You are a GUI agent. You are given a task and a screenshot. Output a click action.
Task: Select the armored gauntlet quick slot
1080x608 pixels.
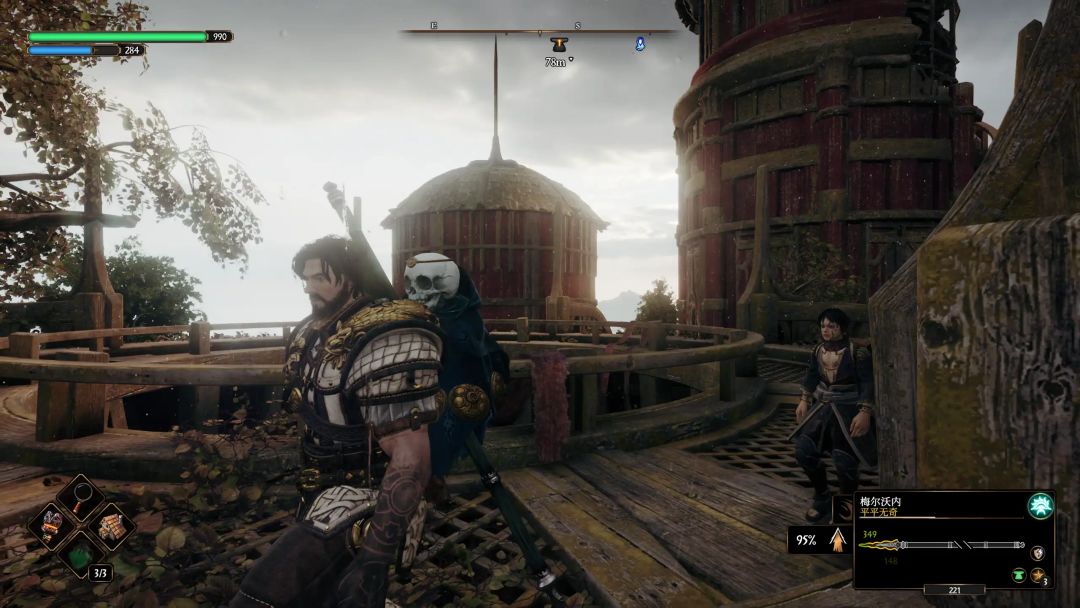tap(50, 525)
